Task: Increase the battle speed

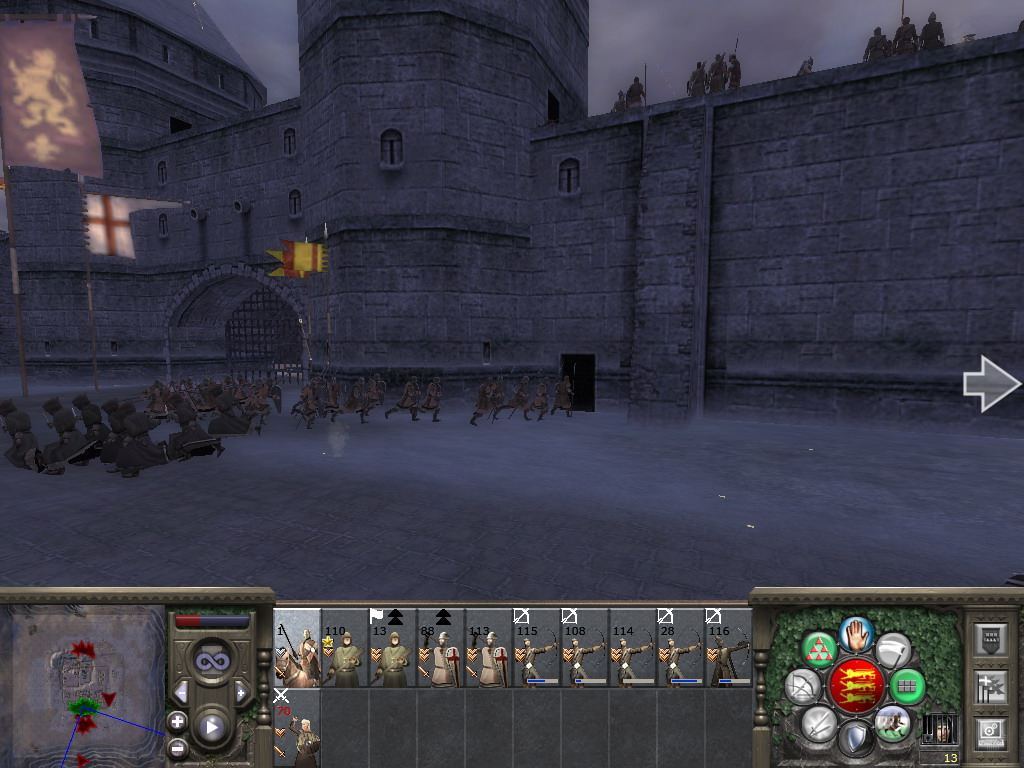Action: click(241, 692)
